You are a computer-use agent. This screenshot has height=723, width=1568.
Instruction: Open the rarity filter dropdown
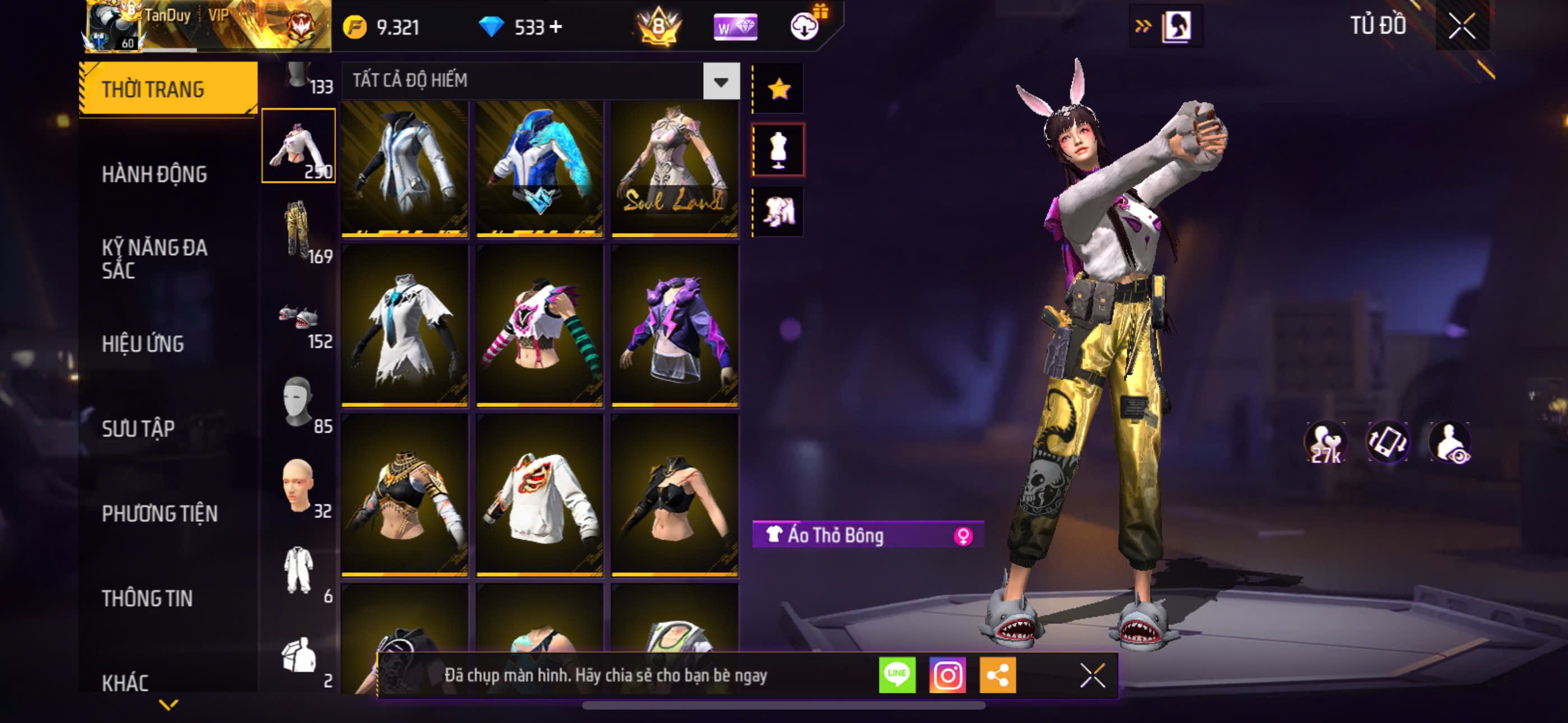(721, 81)
